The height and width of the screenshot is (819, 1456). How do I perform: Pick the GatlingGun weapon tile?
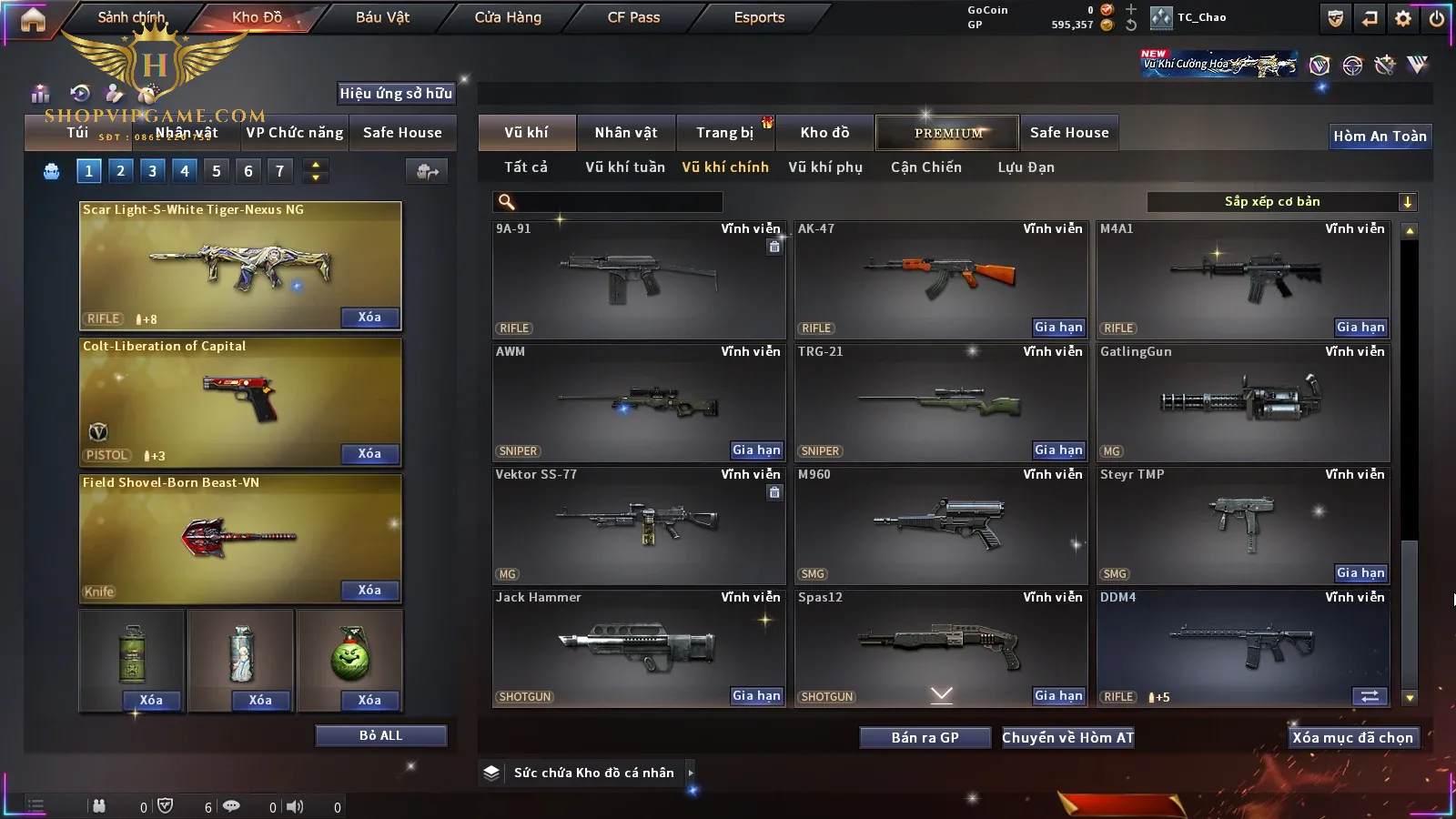click(x=1243, y=400)
